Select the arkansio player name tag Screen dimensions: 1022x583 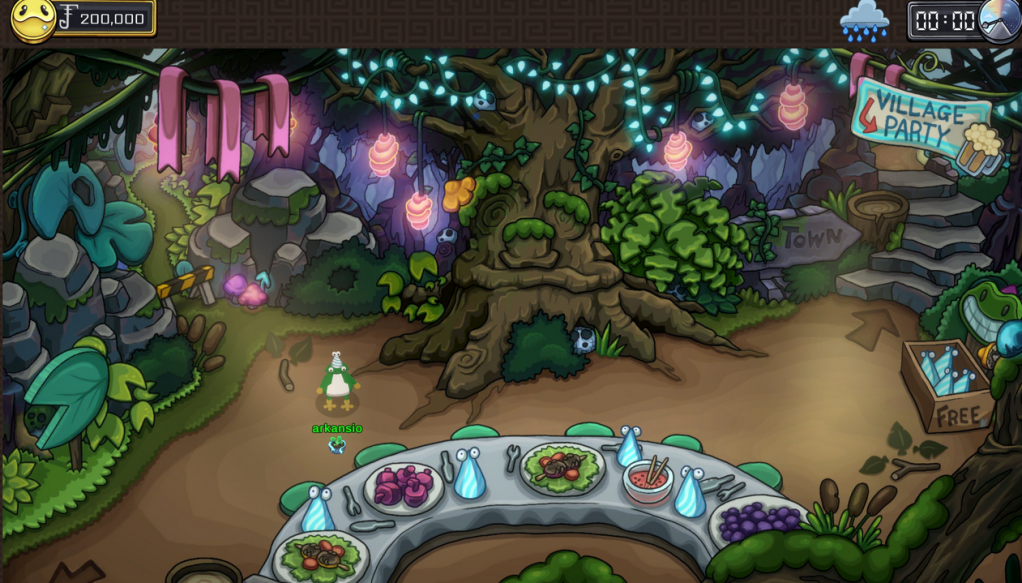point(337,429)
